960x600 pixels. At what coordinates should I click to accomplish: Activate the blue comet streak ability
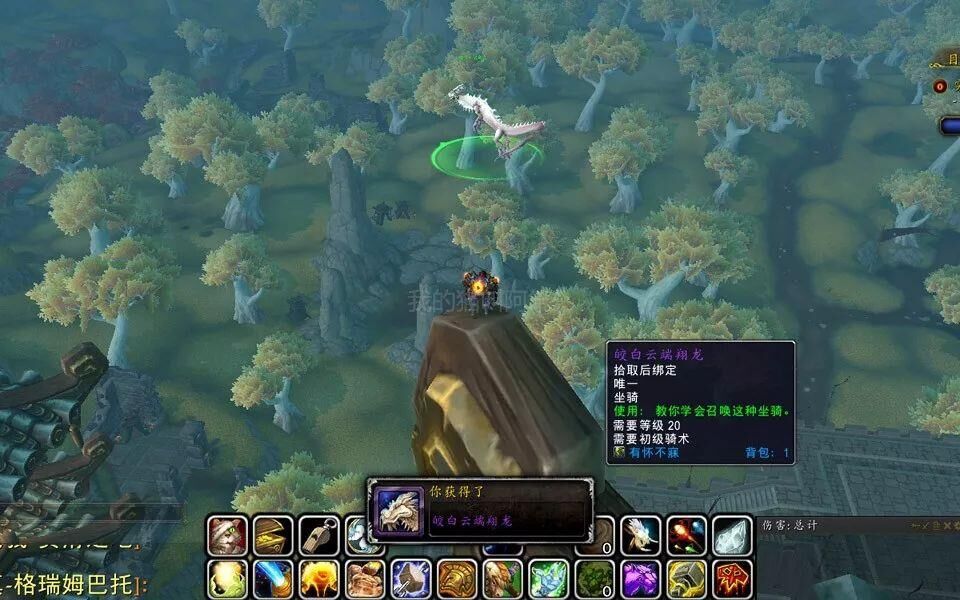pyautogui.click(x=272, y=580)
